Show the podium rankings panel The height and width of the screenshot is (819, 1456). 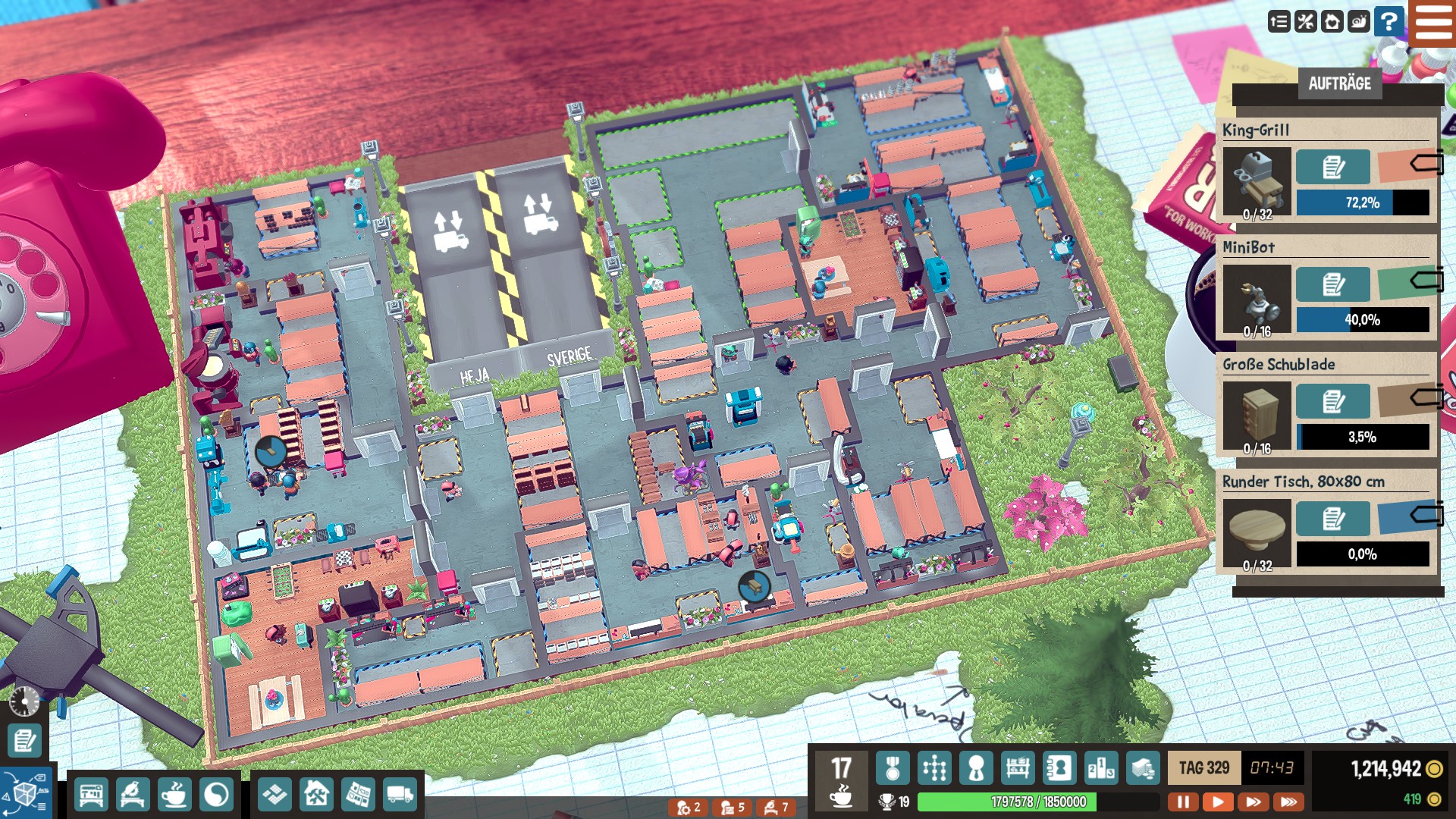1101,769
